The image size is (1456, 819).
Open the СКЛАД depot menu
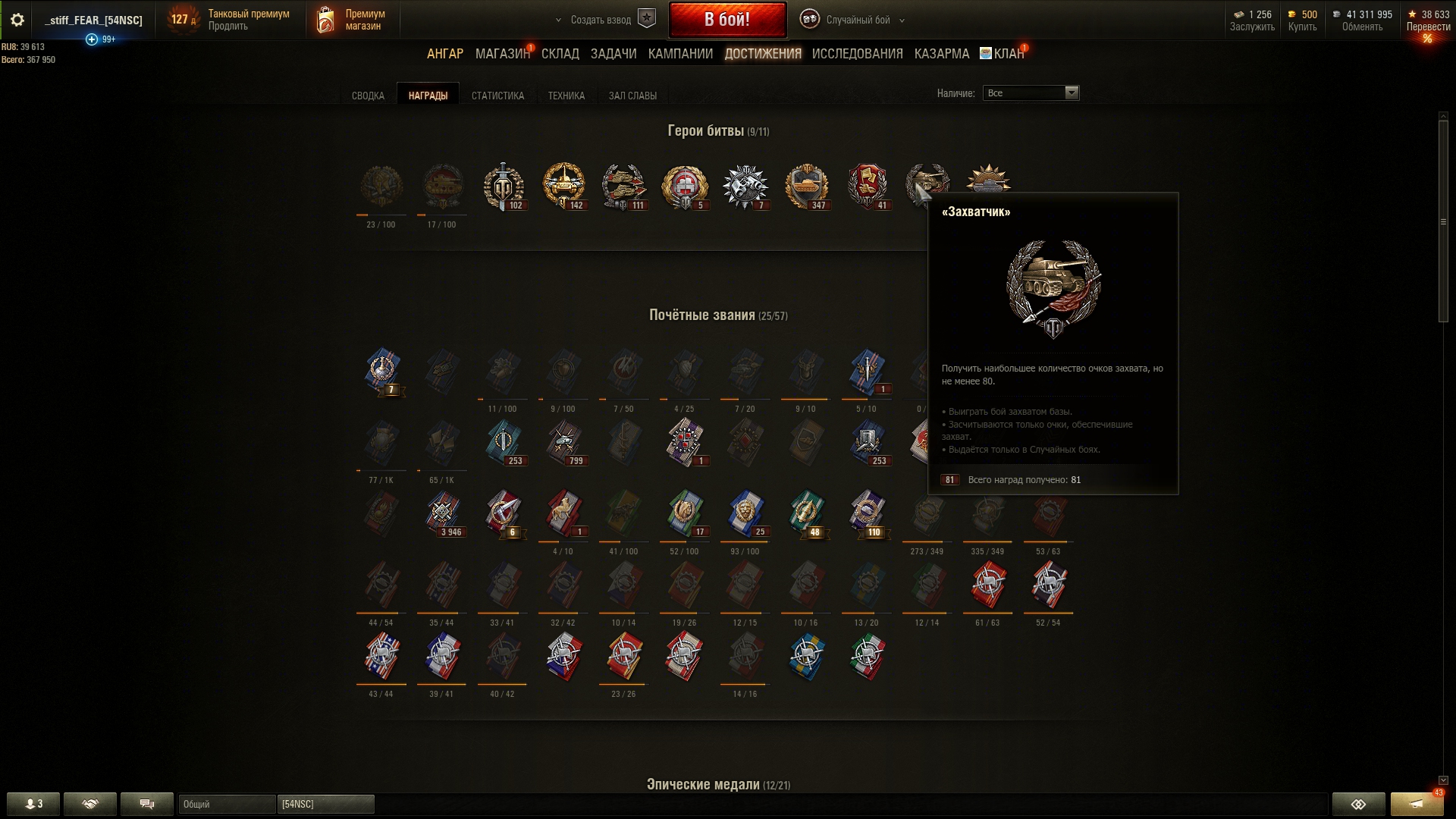point(560,54)
